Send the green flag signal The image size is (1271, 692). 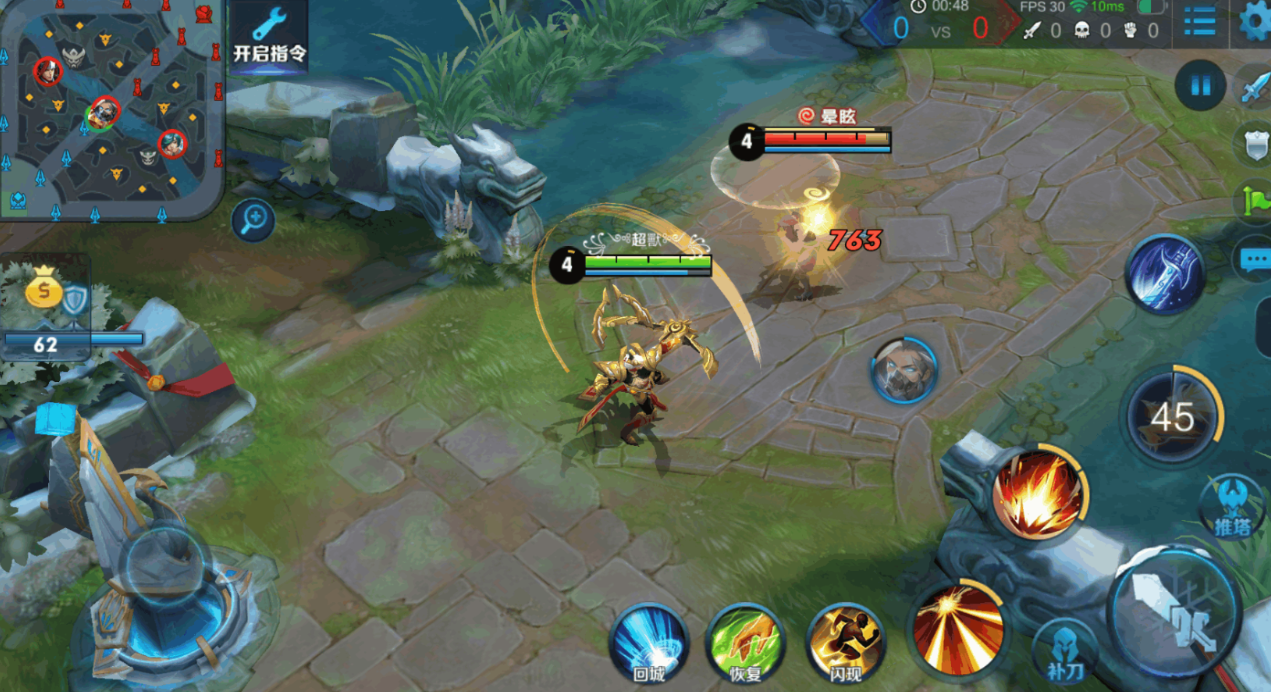click(x=1256, y=201)
